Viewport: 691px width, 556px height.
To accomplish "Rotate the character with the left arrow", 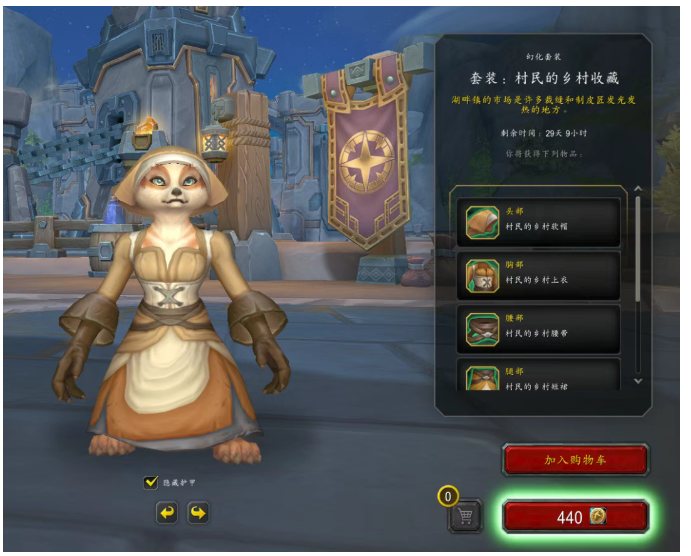I will click(166, 513).
